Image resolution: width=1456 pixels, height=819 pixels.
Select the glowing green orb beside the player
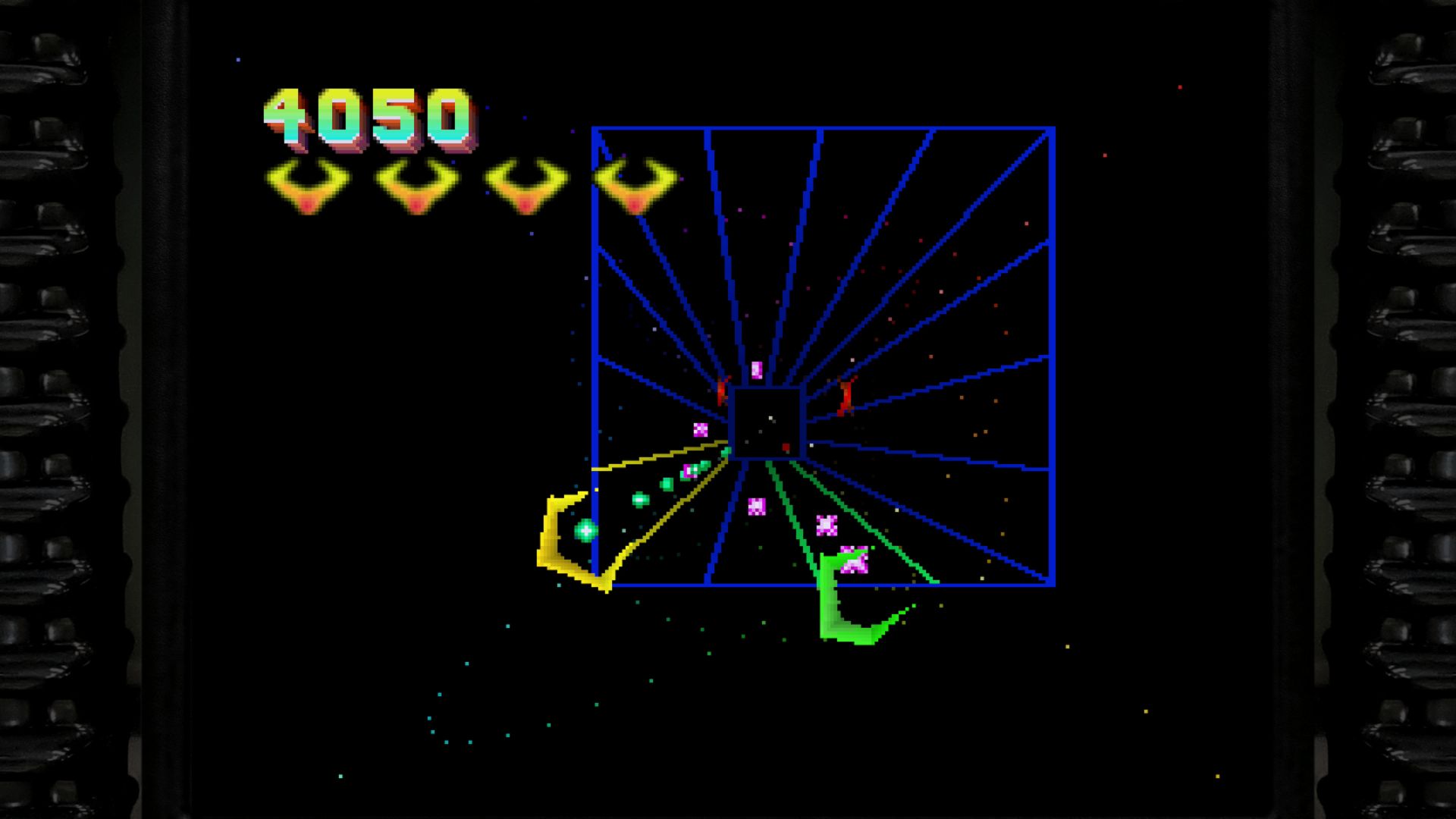[584, 531]
